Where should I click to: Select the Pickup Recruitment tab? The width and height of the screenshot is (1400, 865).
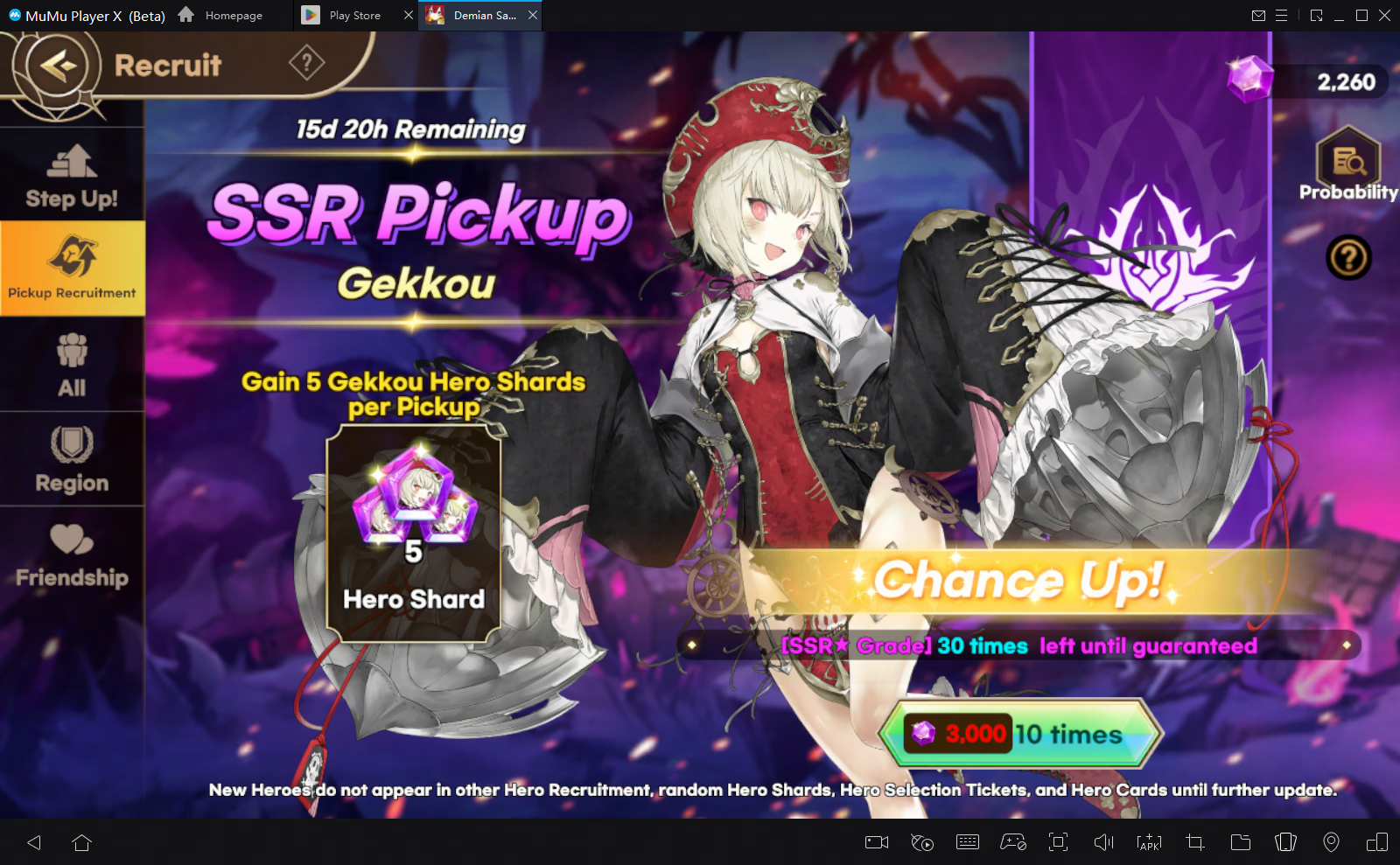72,268
